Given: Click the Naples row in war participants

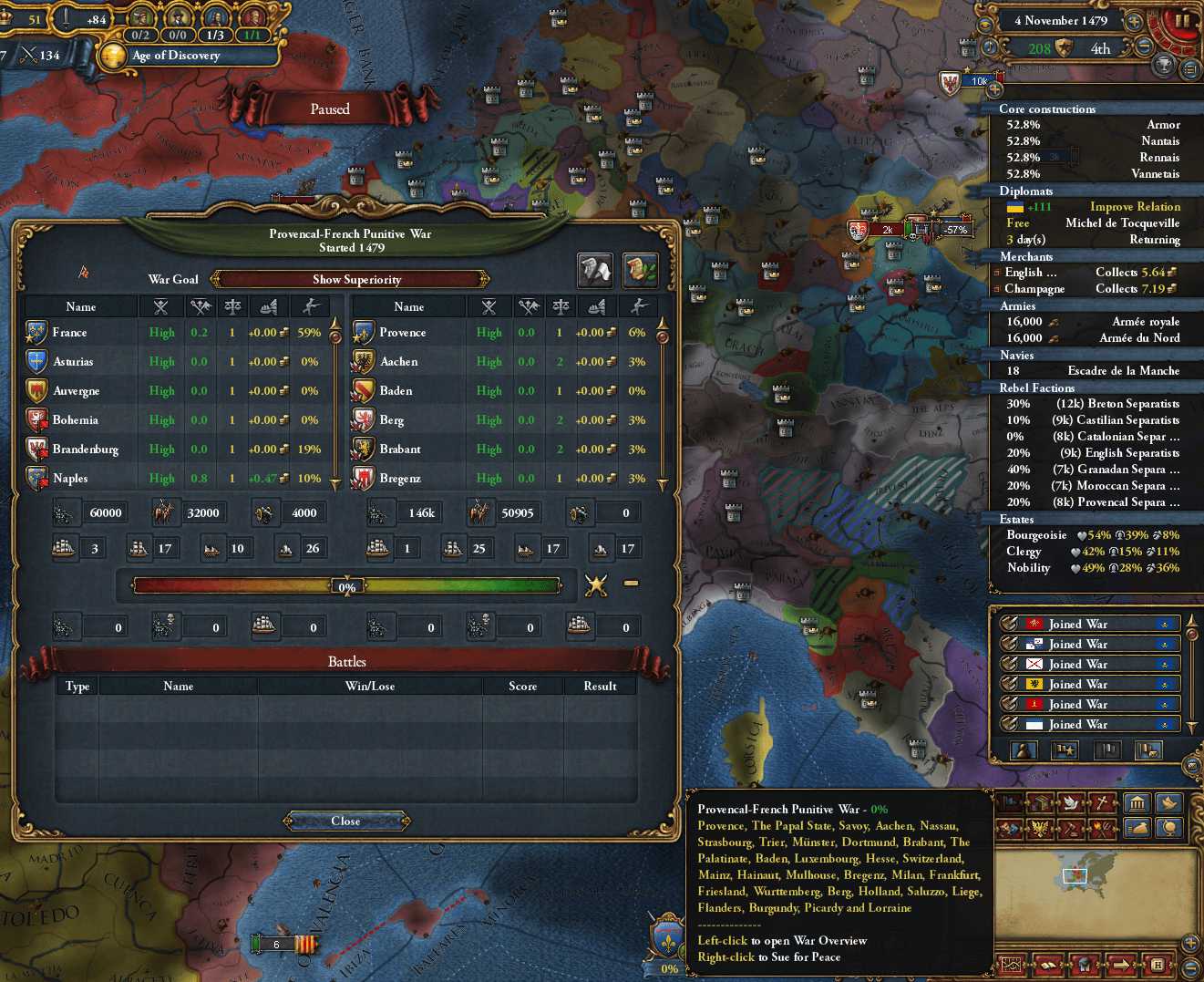Looking at the screenshot, I should (x=70, y=479).
